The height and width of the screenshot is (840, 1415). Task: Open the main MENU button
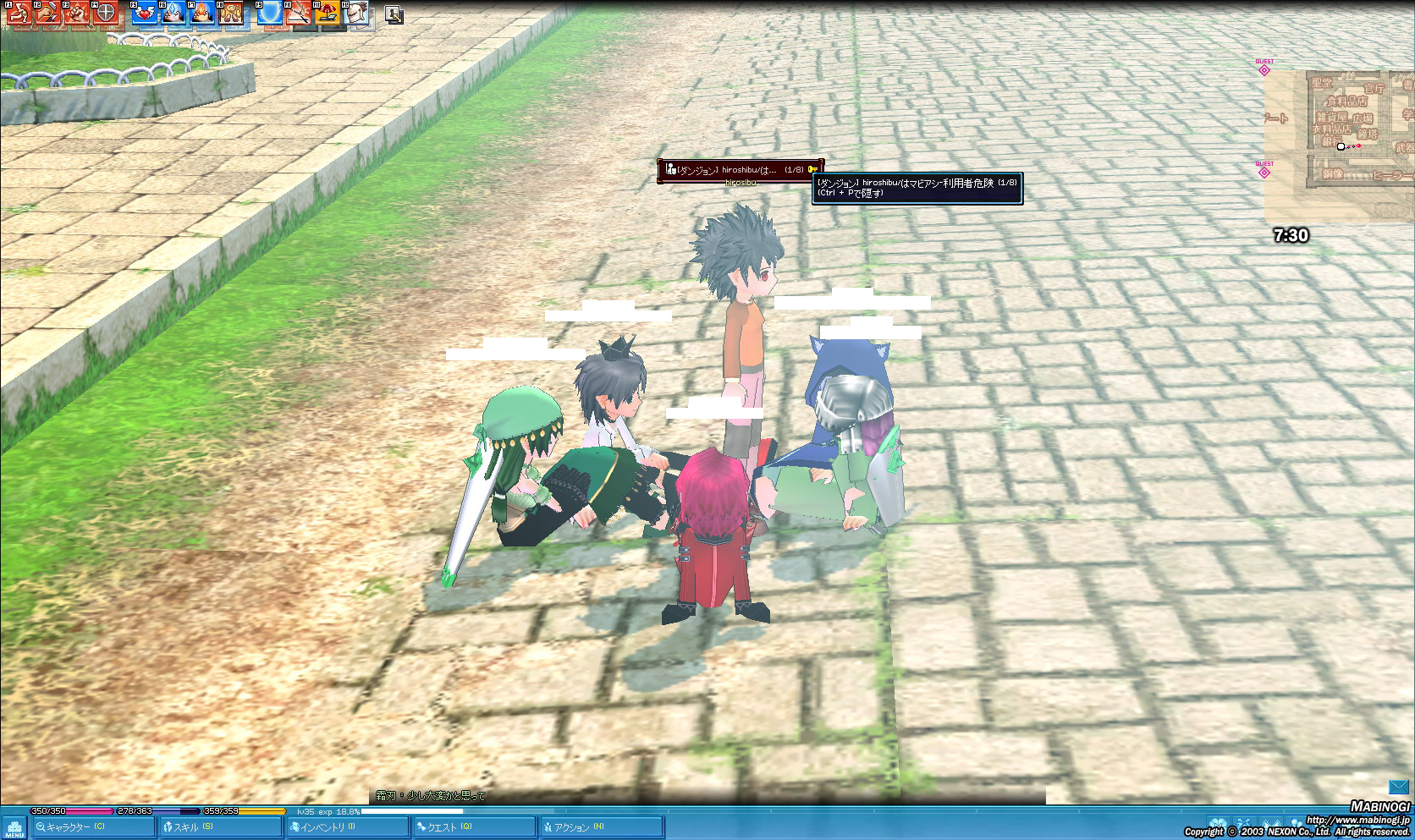click(14, 828)
